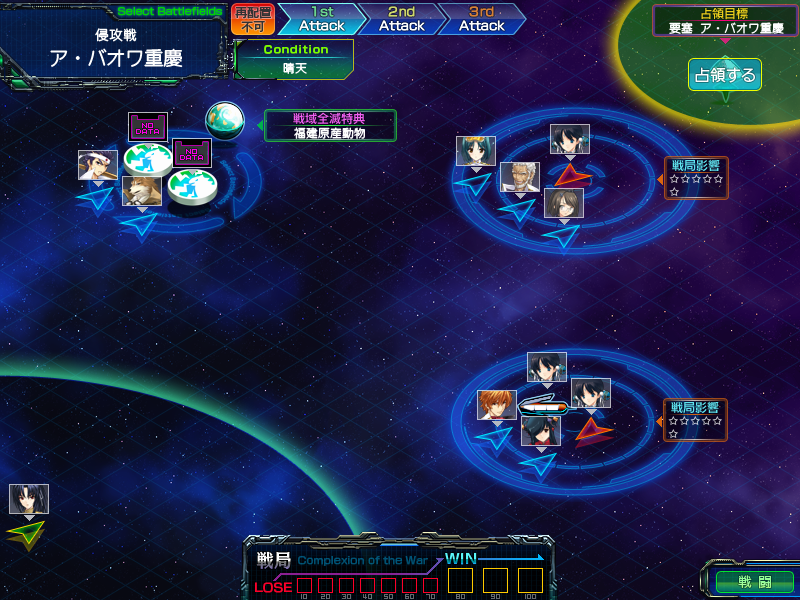Start battle with the 戦闘 button

[755, 581]
